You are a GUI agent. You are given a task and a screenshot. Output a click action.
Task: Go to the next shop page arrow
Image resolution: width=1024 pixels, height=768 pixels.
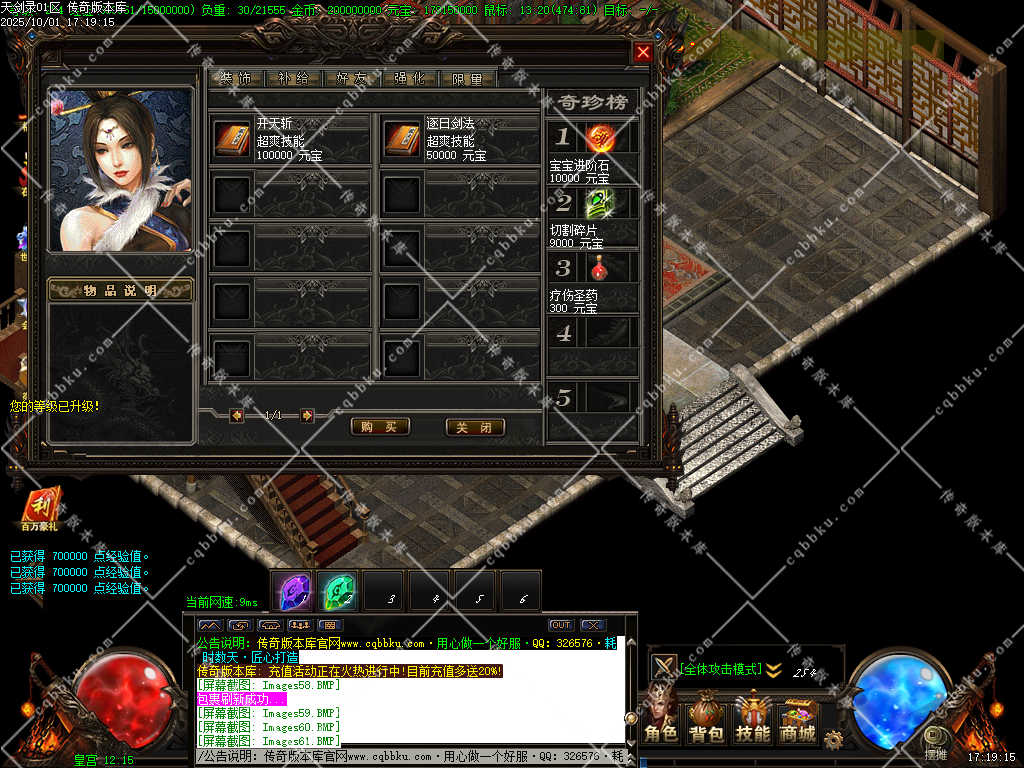point(307,415)
